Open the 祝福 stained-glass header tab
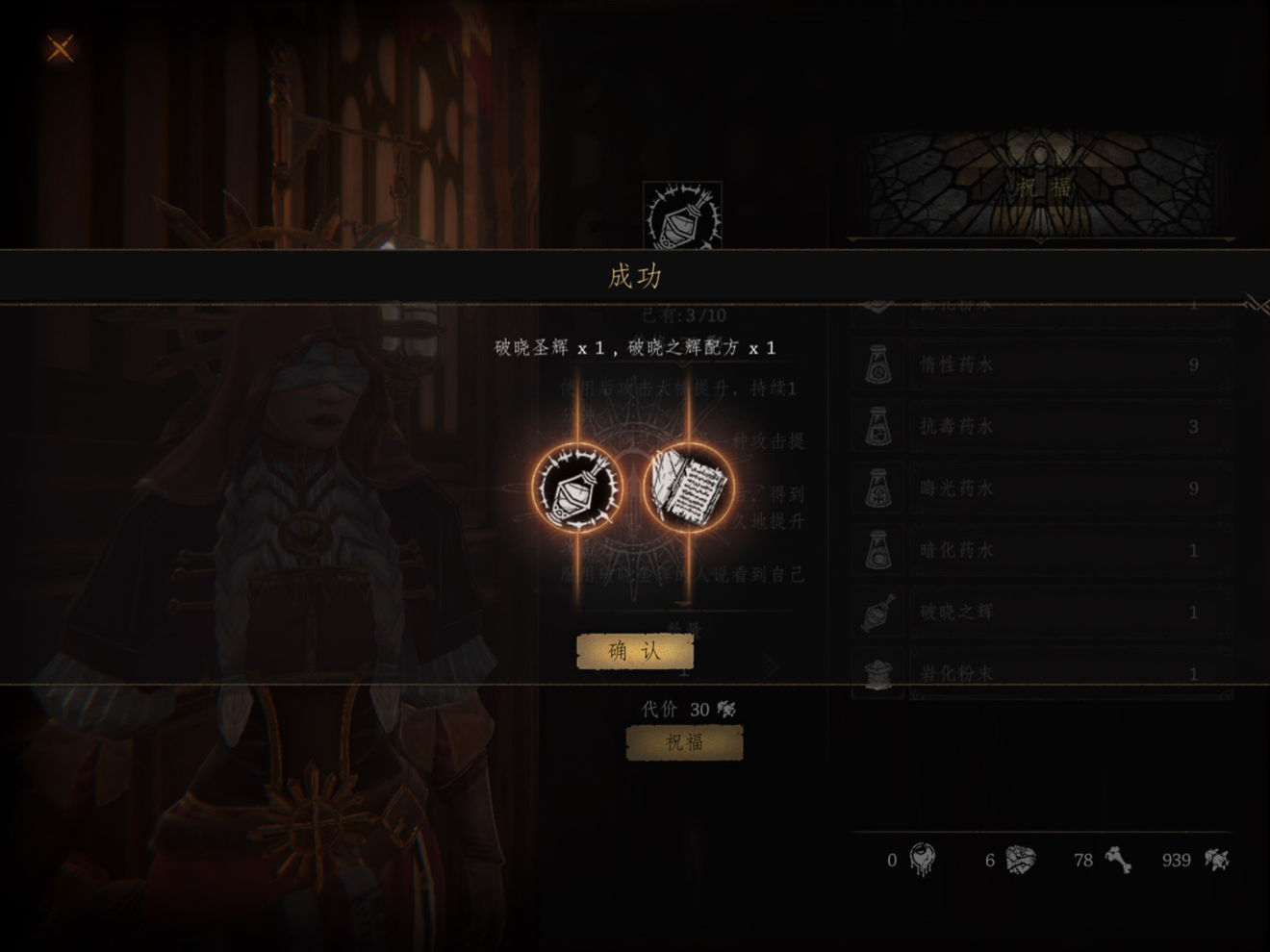This screenshot has height=952, width=1270. [1042, 186]
